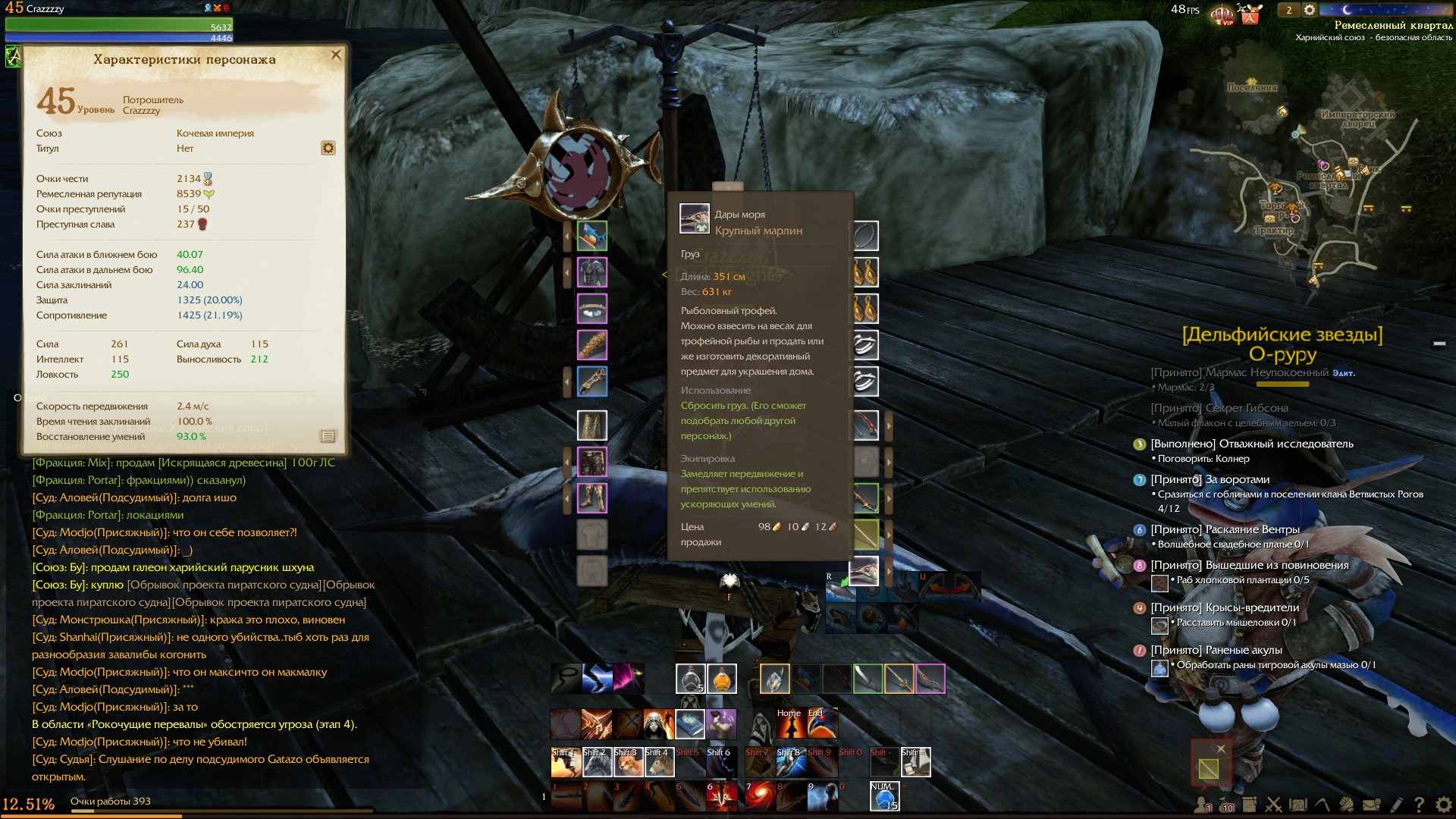Close the character stats window
This screenshot has width=1456, height=819.
coord(336,55)
